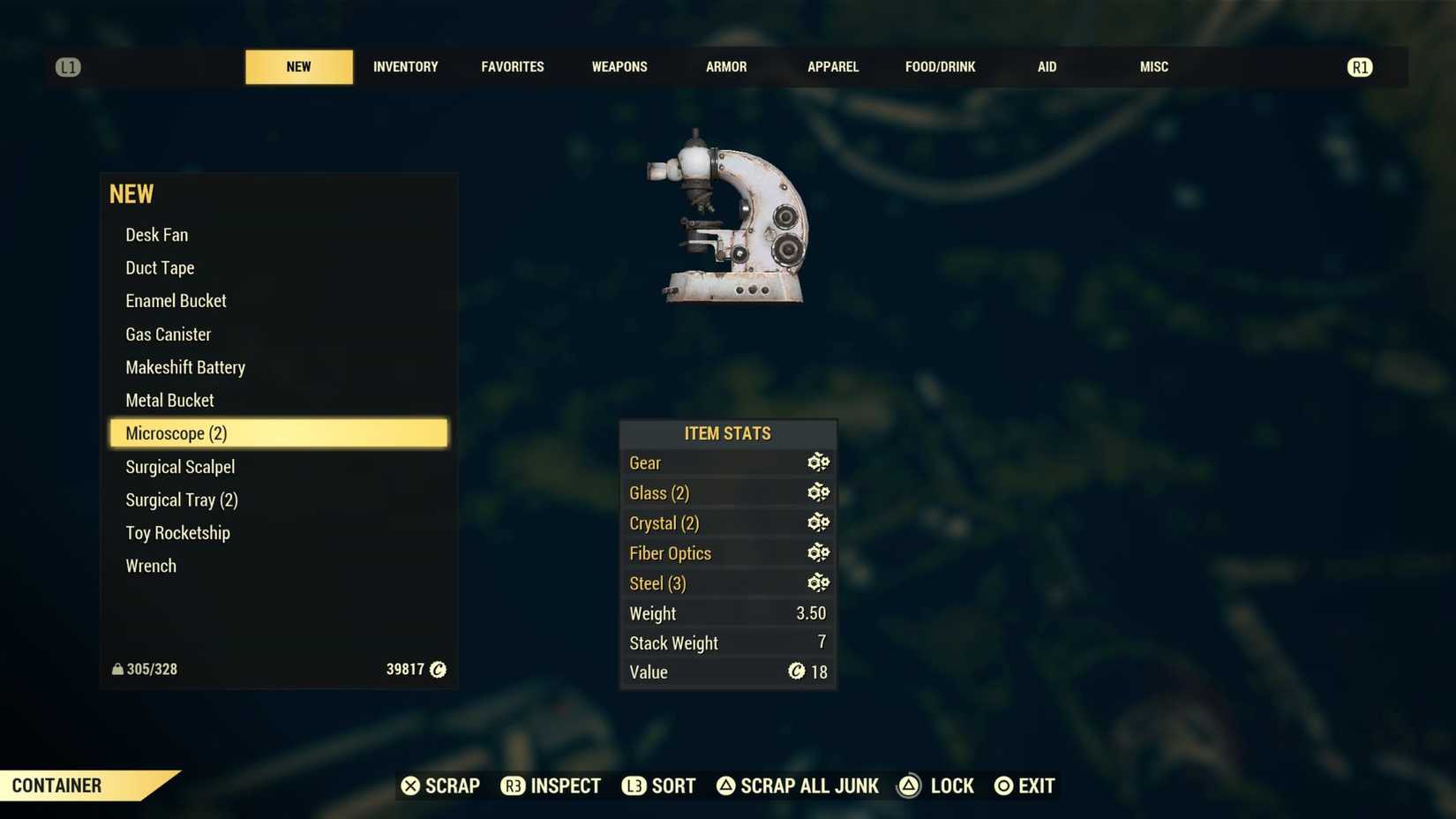Screen dimensions: 1456x819
Task: Switch to the WEAPONS tab
Action: tap(619, 66)
